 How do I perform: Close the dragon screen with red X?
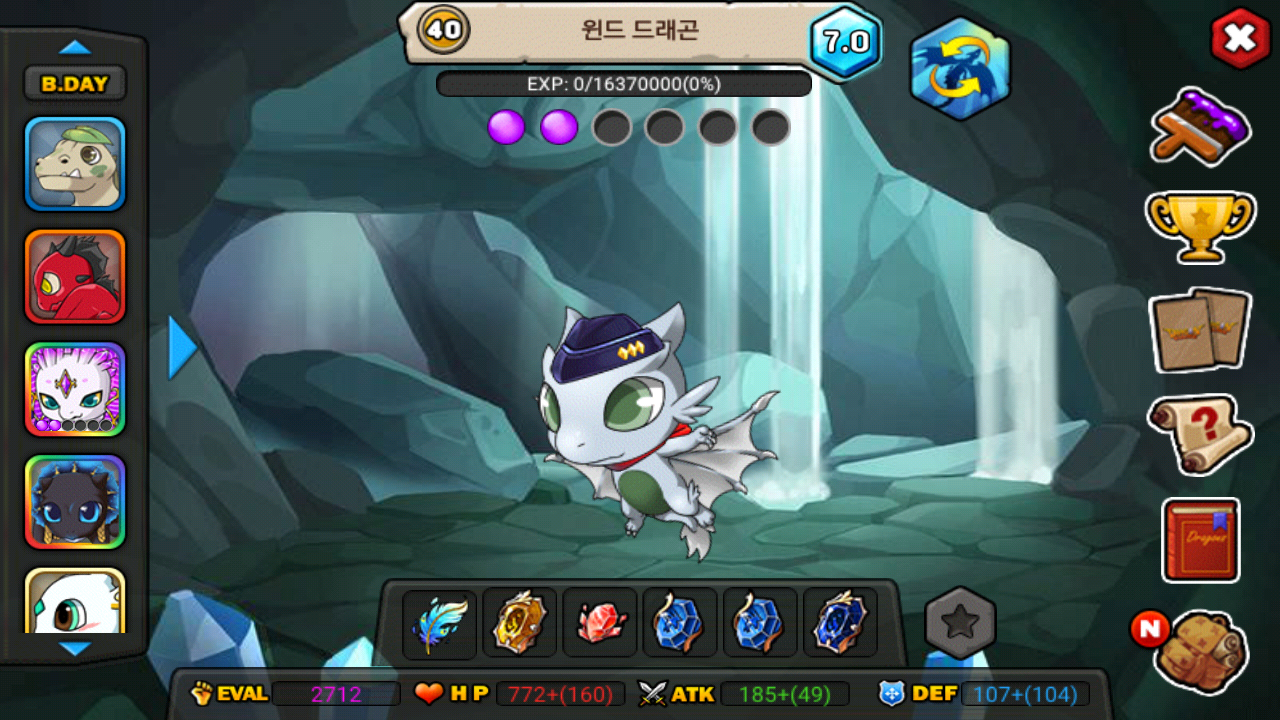click(1240, 39)
